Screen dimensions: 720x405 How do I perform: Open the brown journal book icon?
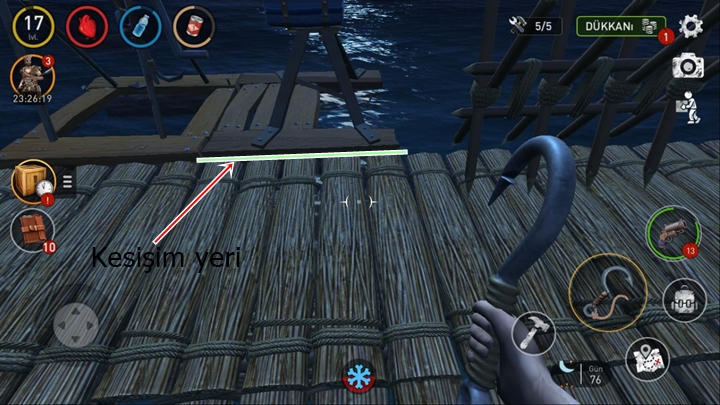31,228
